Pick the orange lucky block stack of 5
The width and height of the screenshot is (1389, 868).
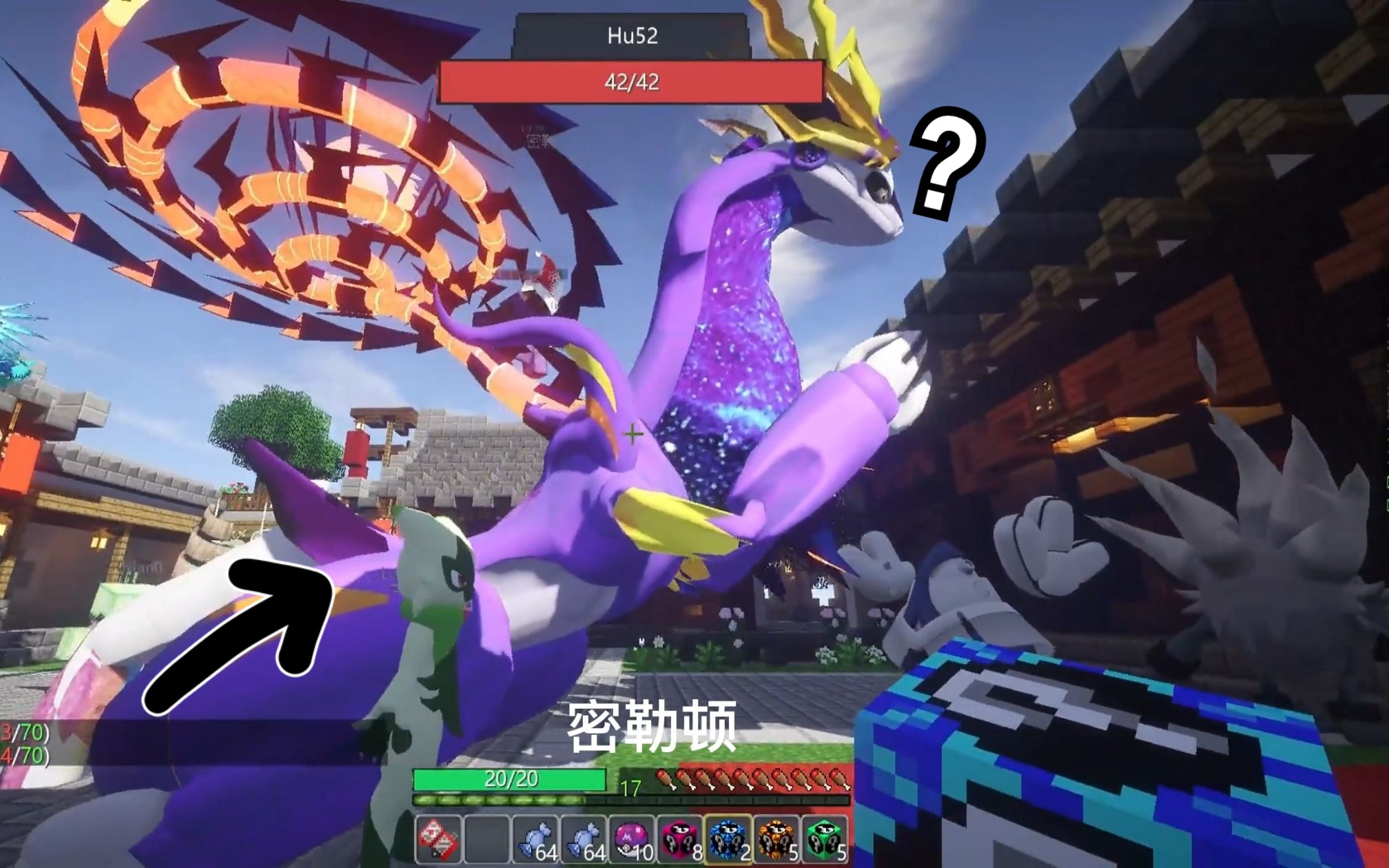776,840
